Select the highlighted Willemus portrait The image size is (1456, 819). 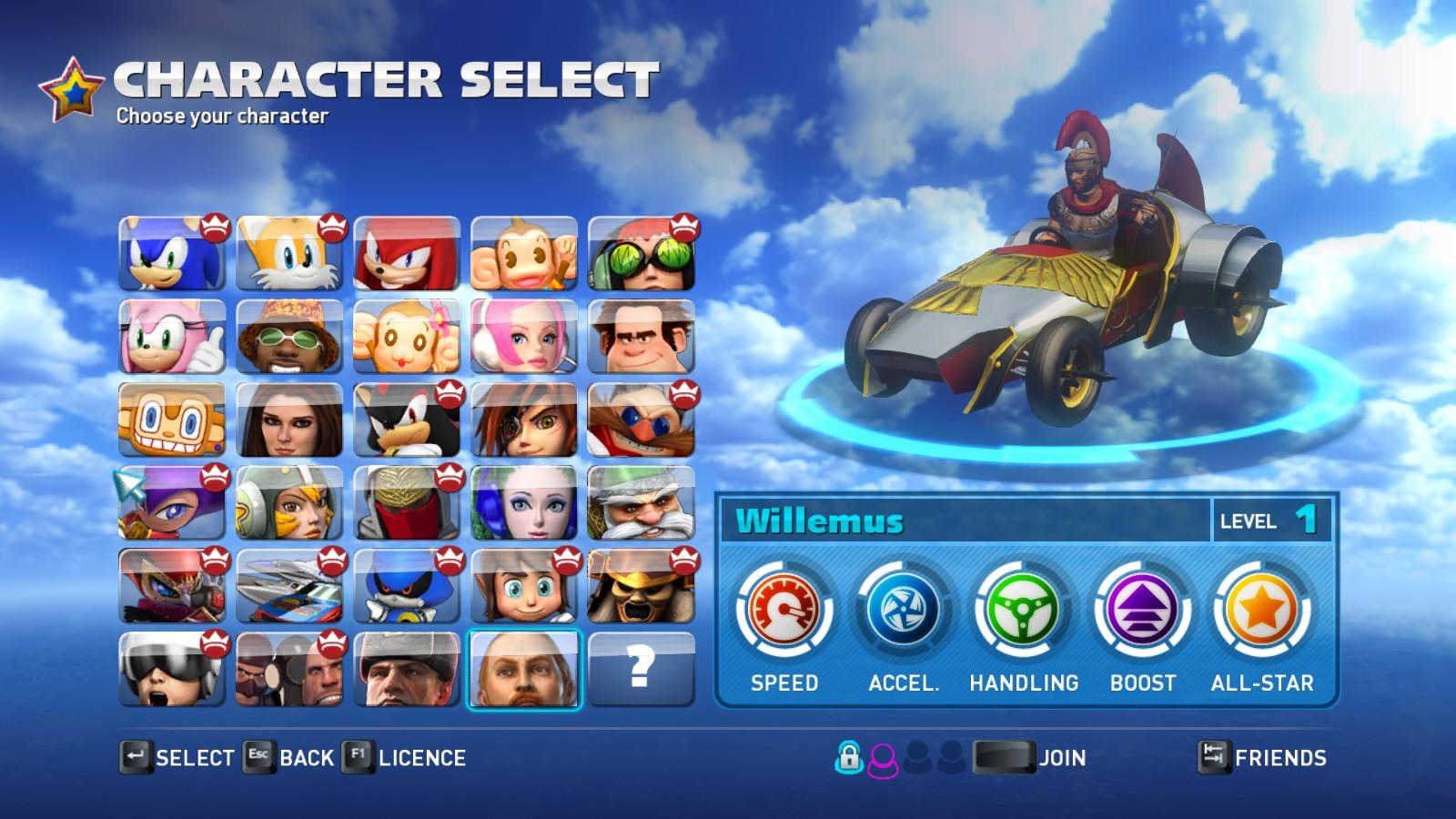(524, 669)
